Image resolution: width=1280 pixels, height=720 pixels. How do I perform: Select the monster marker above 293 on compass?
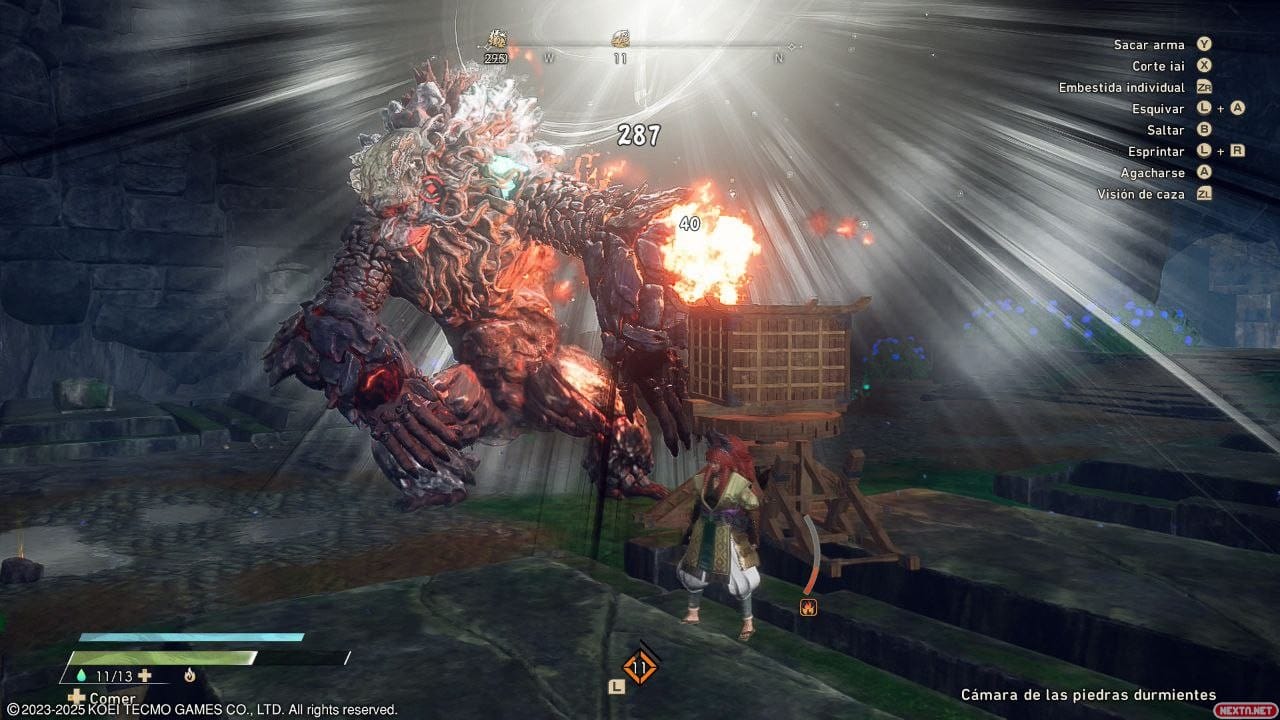(496, 40)
